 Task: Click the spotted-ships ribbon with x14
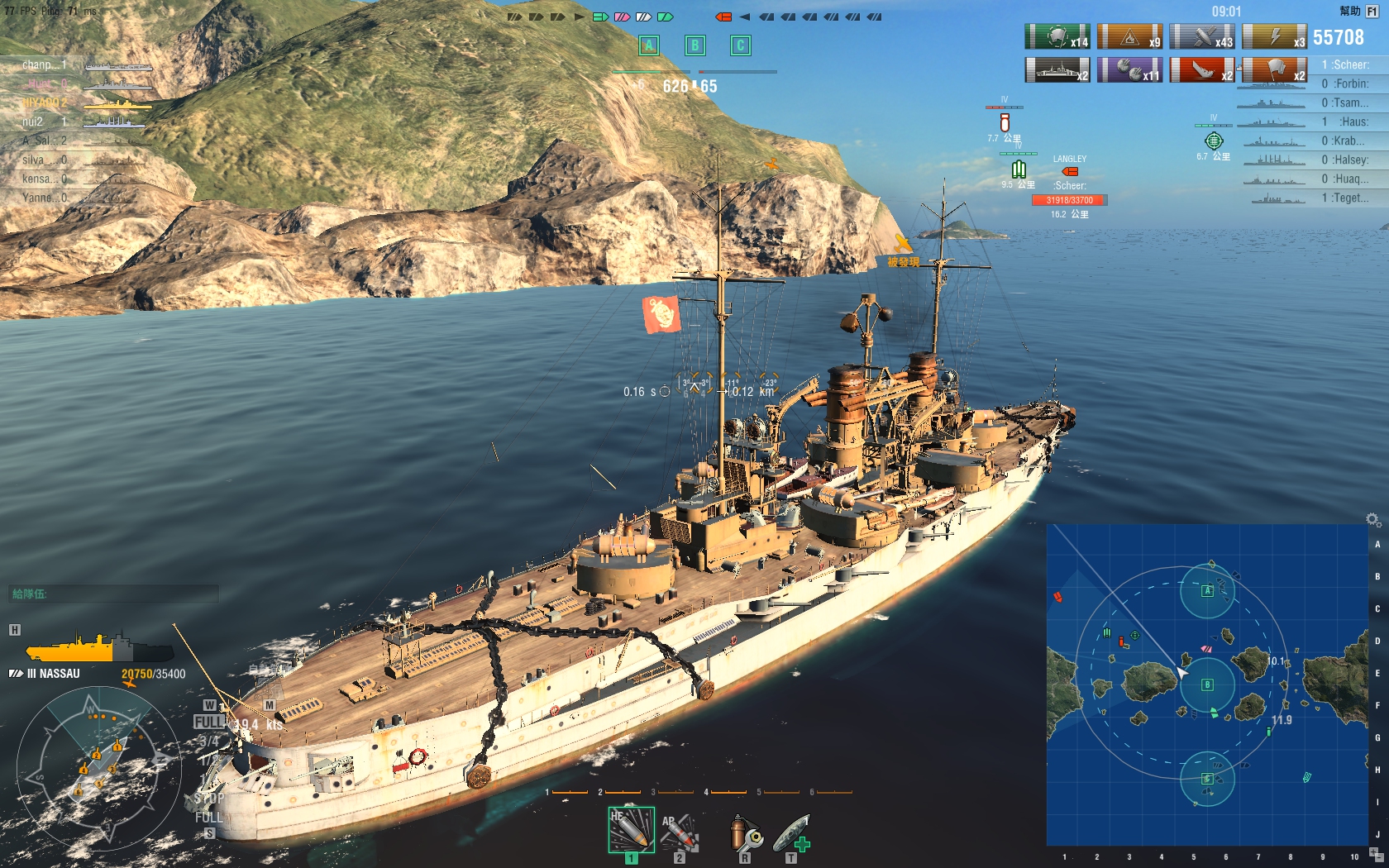pos(1057,37)
